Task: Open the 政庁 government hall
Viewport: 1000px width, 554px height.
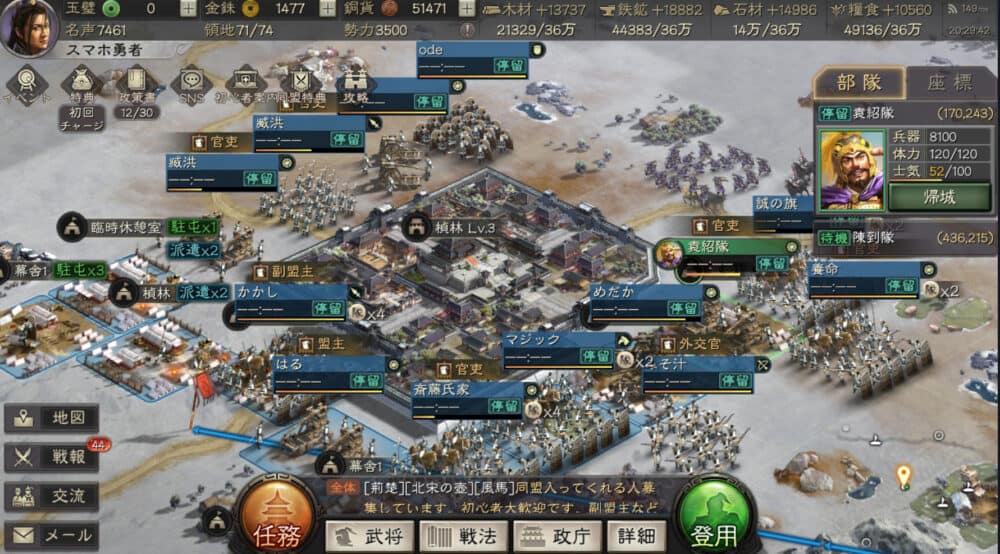Action: click(x=557, y=536)
